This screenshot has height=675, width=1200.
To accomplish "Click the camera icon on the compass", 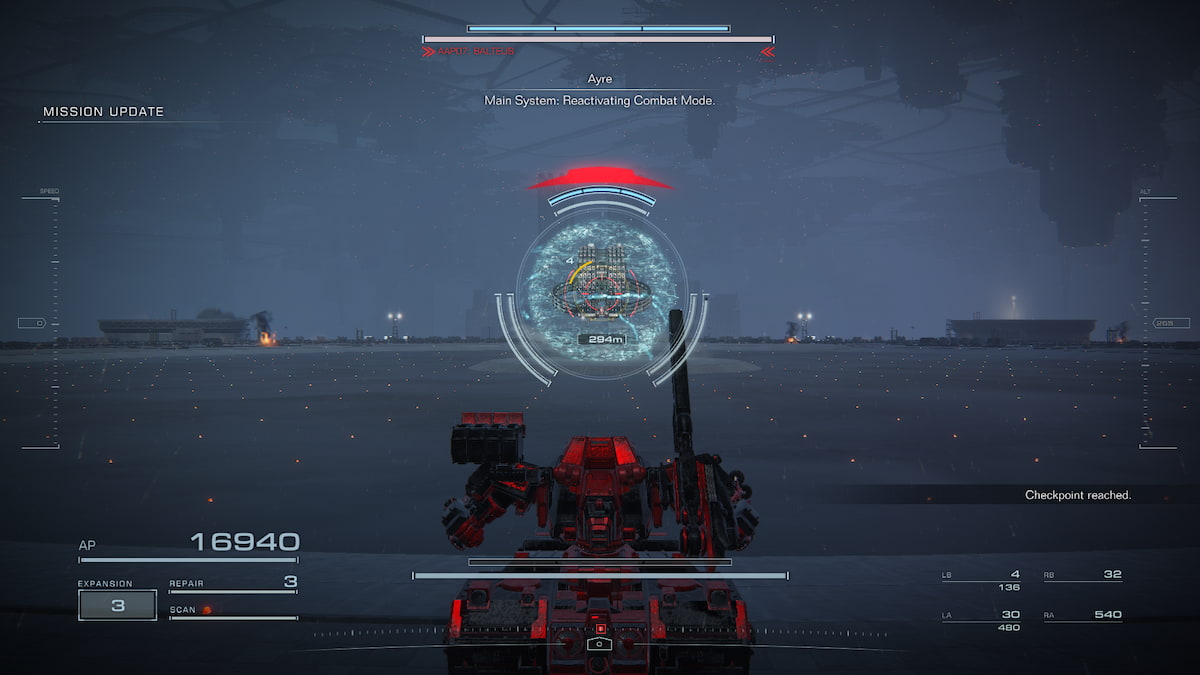I will click(x=600, y=645).
